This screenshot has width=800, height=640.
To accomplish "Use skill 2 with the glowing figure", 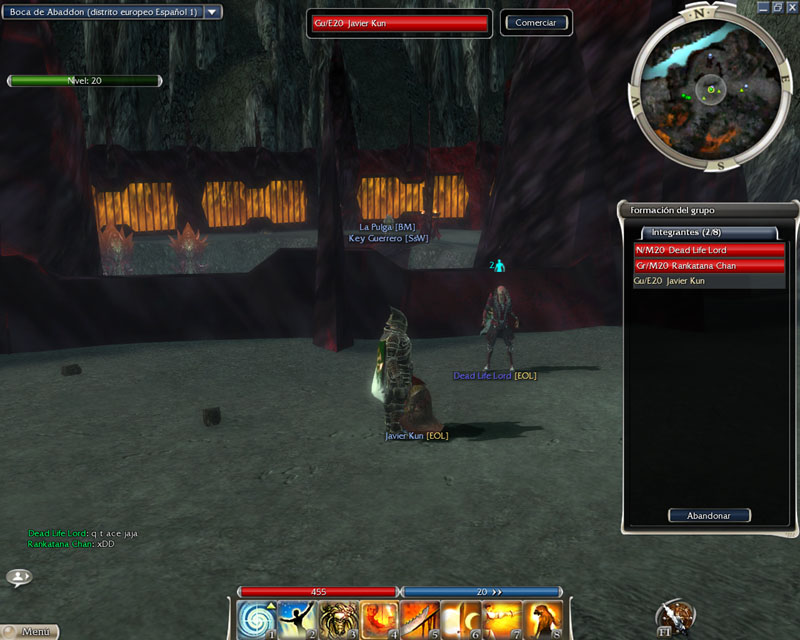I will [x=298, y=619].
